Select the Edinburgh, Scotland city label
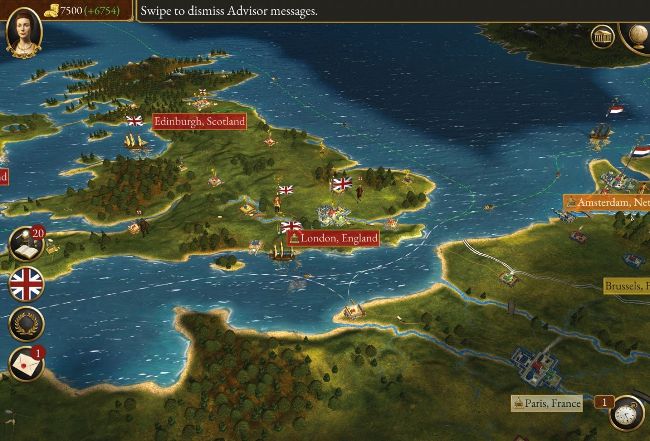The image size is (650, 441). [x=199, y=121]
